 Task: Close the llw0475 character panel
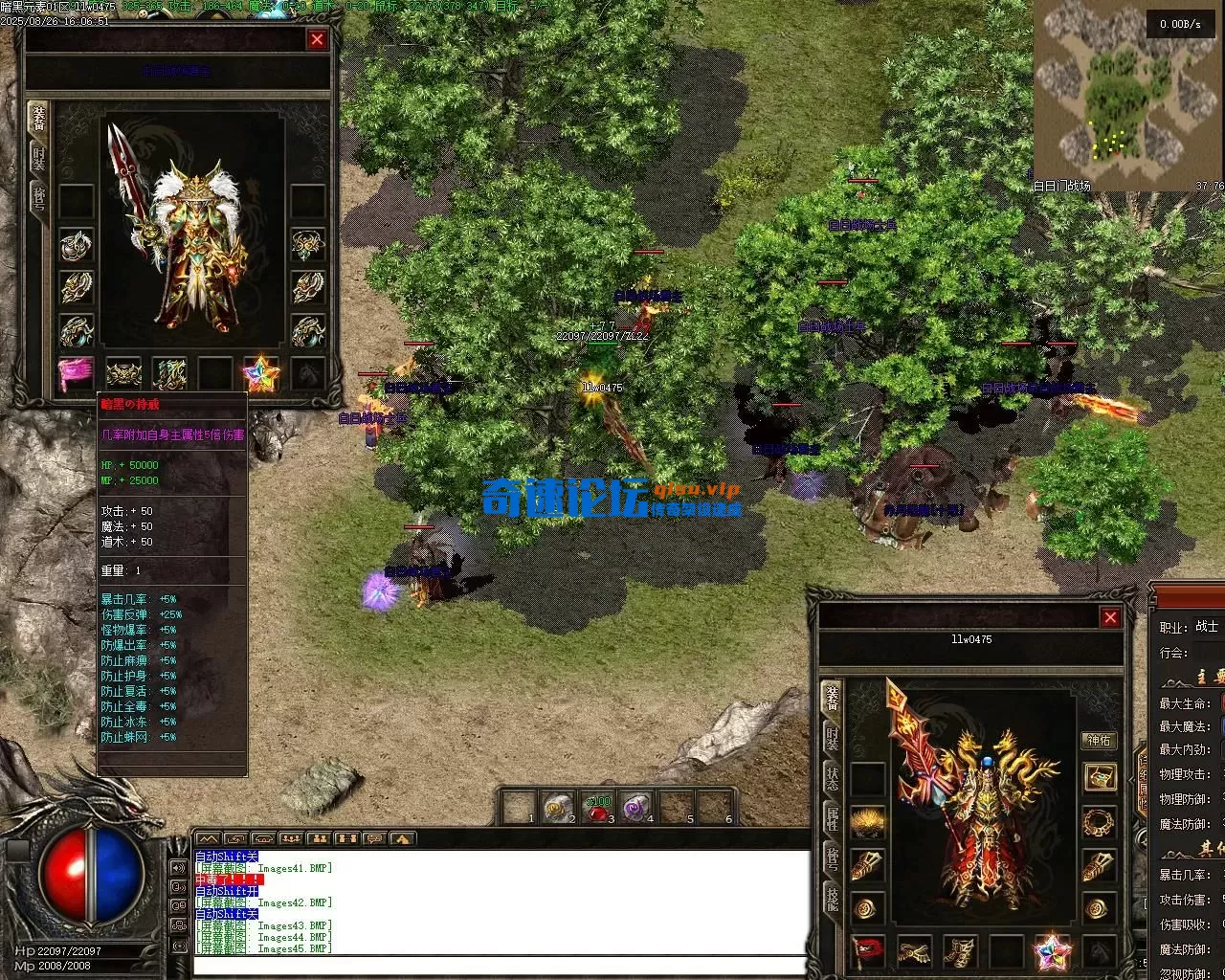click(x=1110, y=617)
